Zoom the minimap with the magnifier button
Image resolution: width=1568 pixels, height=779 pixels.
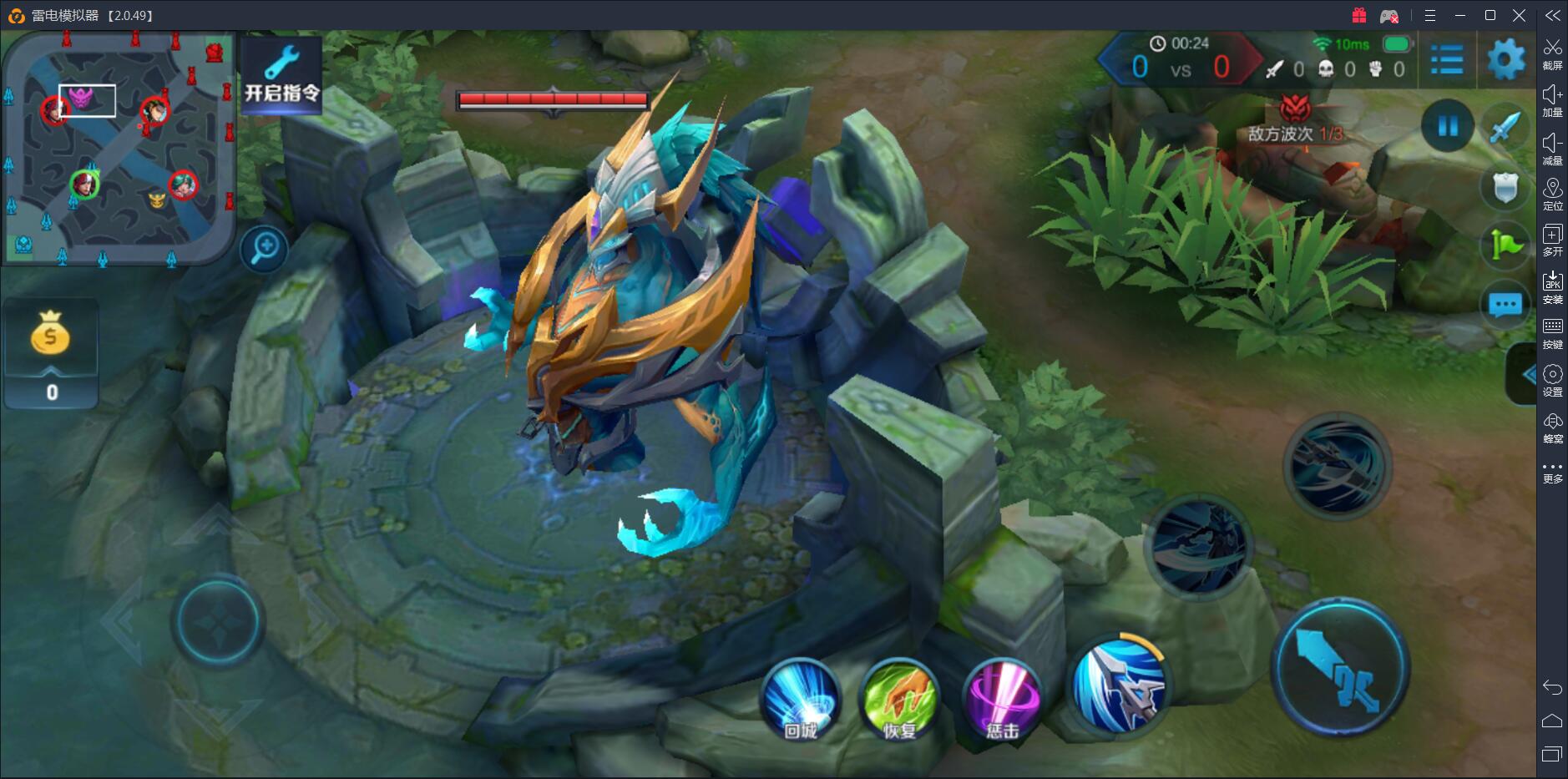[265, 248]
